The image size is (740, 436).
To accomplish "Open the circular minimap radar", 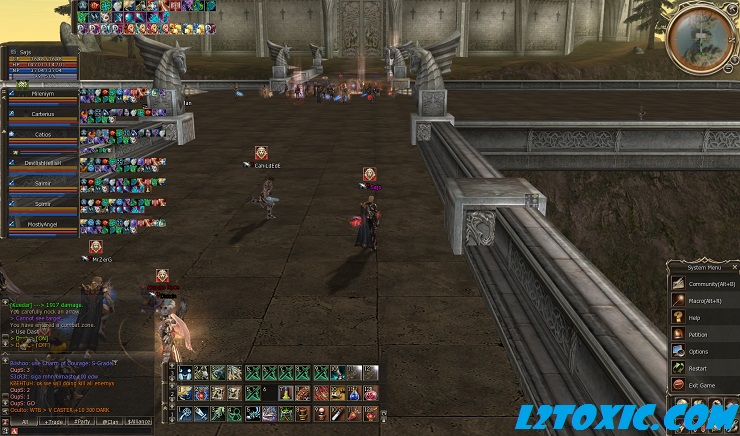I will (700, 37).
